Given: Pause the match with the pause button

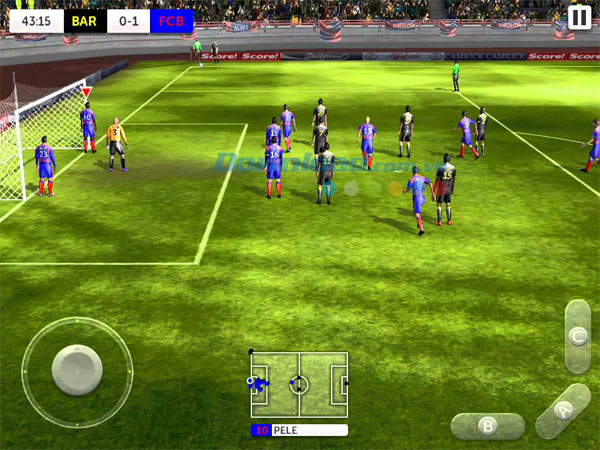Looking at the screenshot, I should pos(578,17).
